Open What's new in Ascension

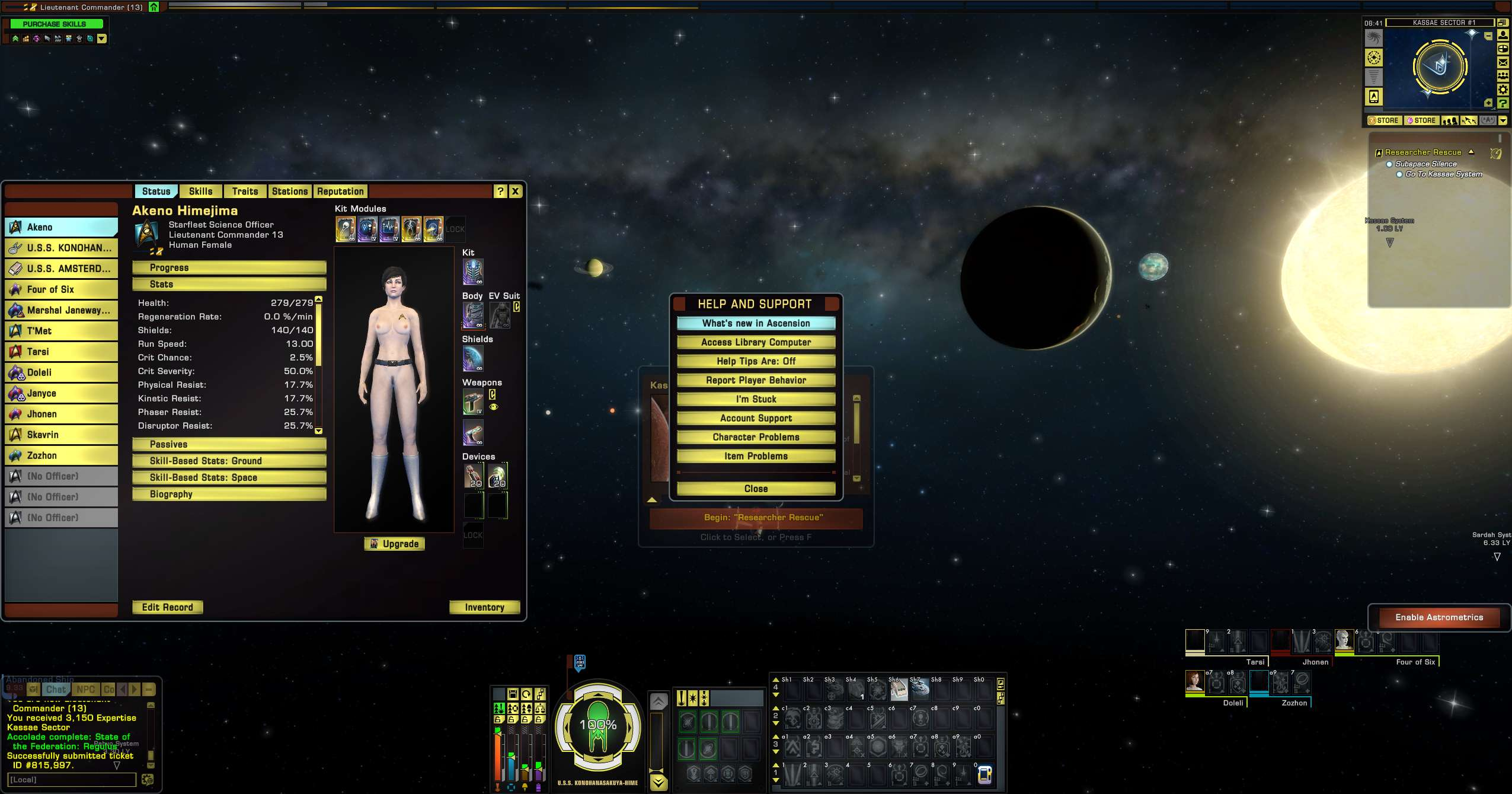point(756,323)
